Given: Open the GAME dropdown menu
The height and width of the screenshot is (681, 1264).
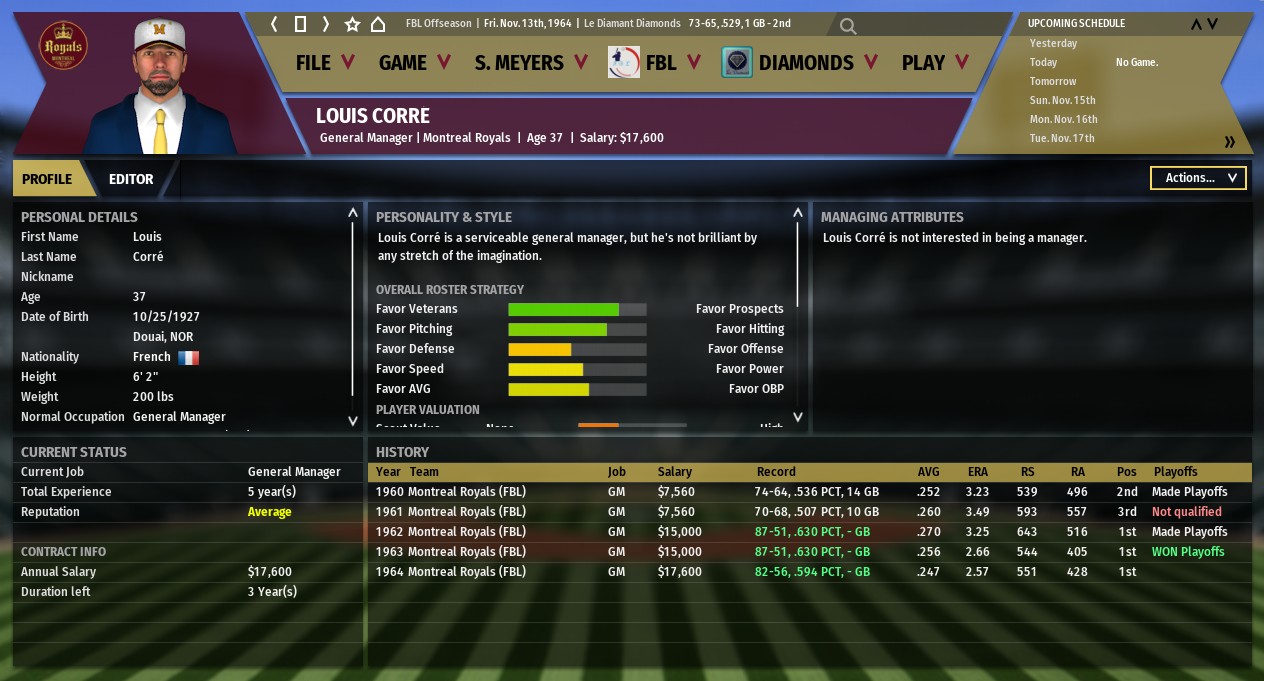Looking at the screenshot, I should 414,63.
